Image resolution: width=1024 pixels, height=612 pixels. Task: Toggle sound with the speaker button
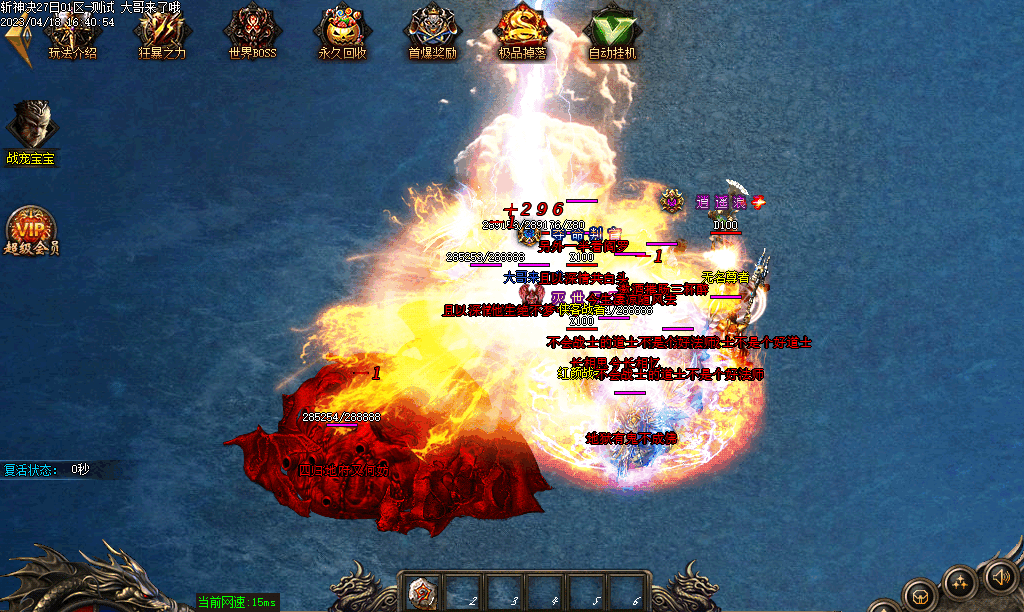click(999, 577)
